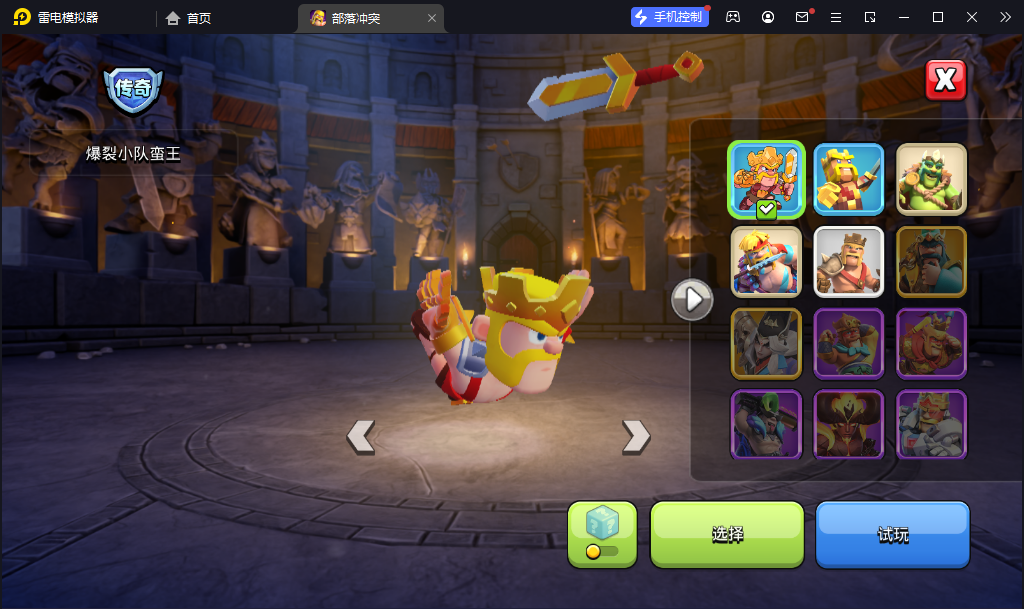The width and height of the screenshot is (1024, 609).
Task: Pick the locked green-haired gunner skin
Action: (767, 424)
